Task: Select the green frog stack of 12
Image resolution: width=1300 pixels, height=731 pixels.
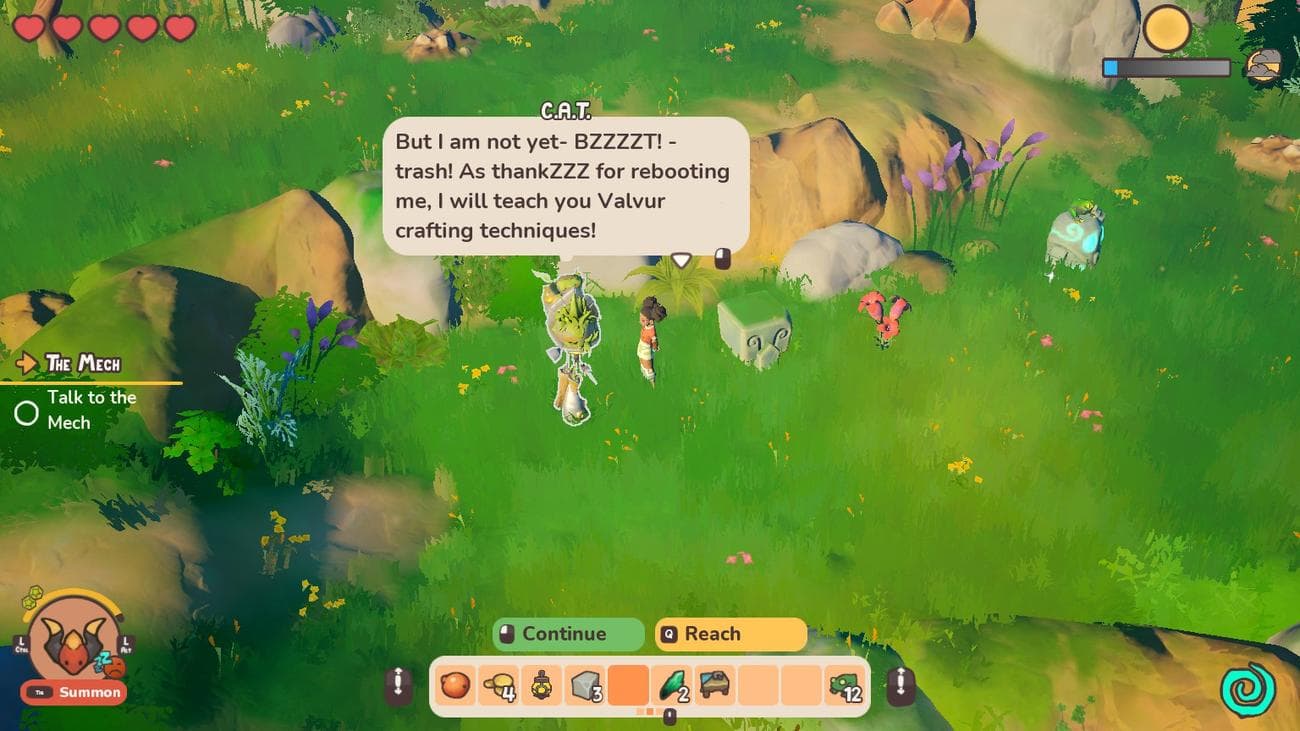Action: click(845, 686)
